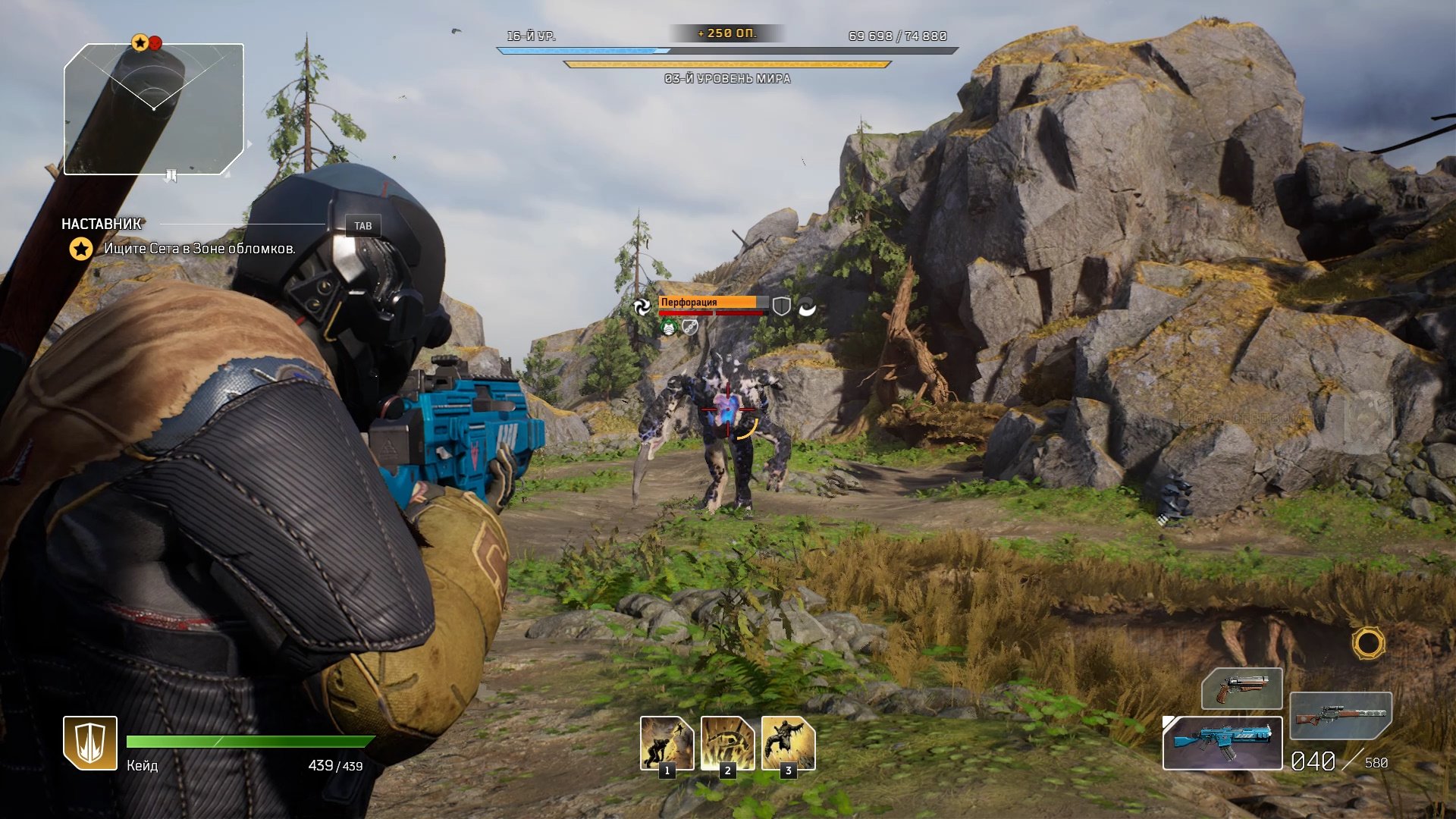Open the quest objective about finding Сета
Image resolution: width=1456 pixels, height=819 pixels.
(x=199, y=249)
